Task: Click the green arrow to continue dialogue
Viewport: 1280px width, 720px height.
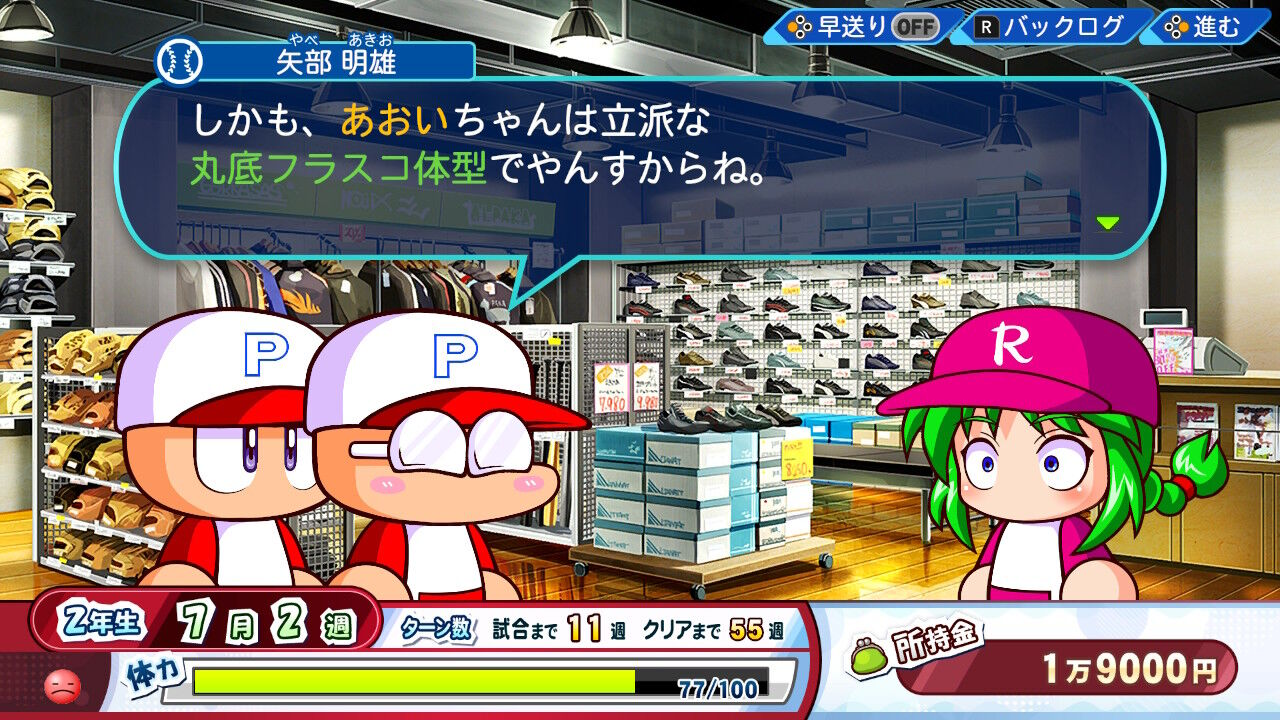Action: [1107, 222]
